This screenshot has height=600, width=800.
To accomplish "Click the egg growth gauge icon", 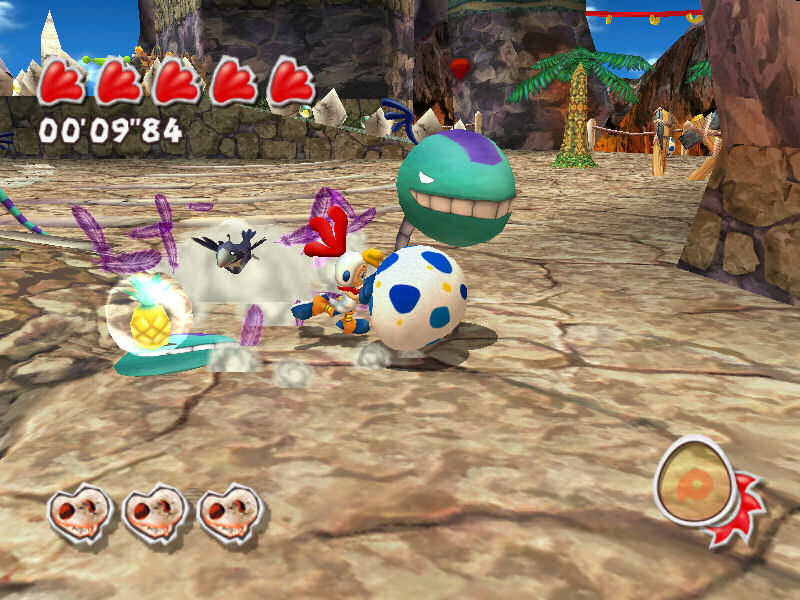I will point(697,484).
